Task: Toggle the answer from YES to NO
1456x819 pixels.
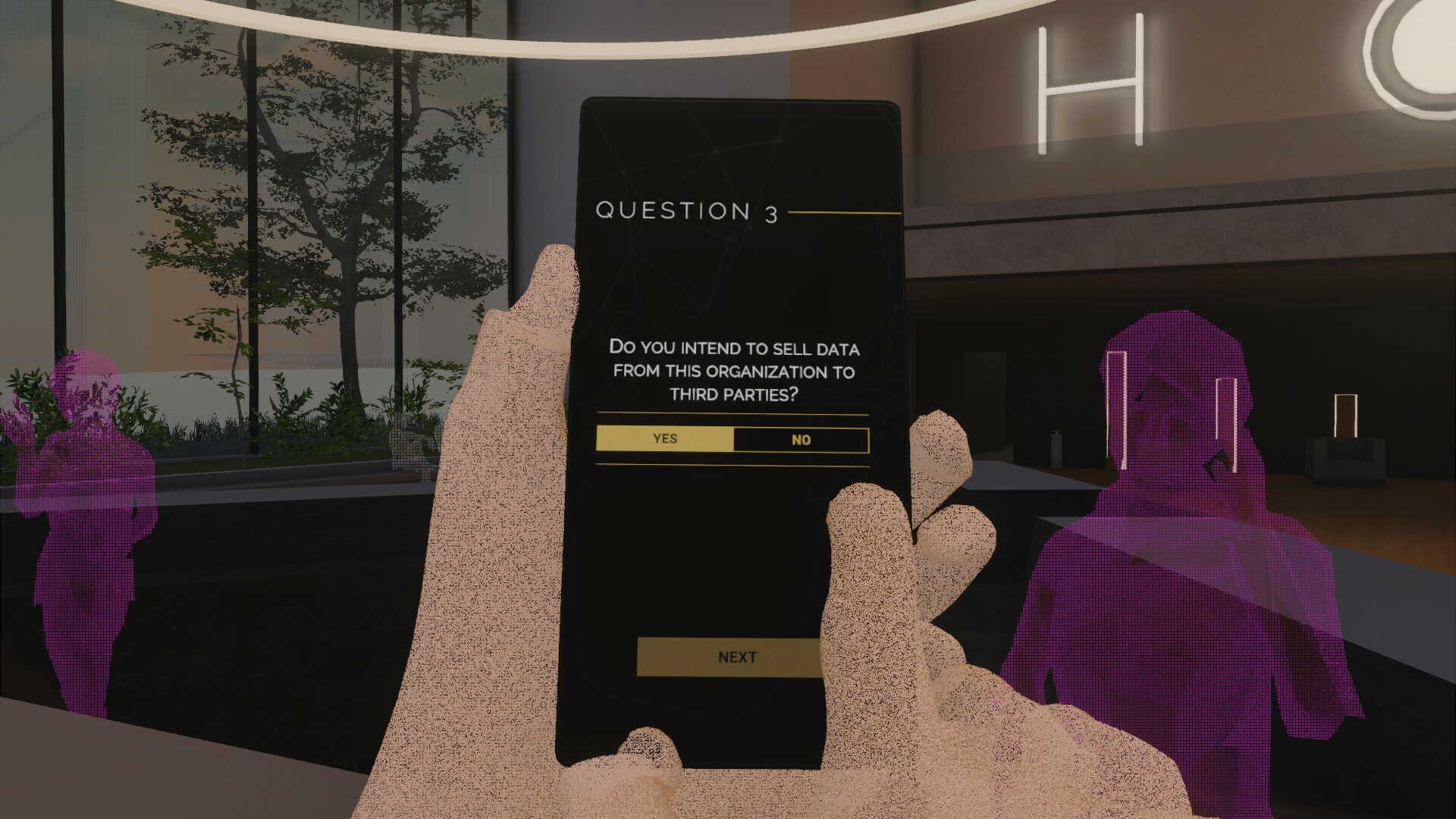Action: (800, 439)
